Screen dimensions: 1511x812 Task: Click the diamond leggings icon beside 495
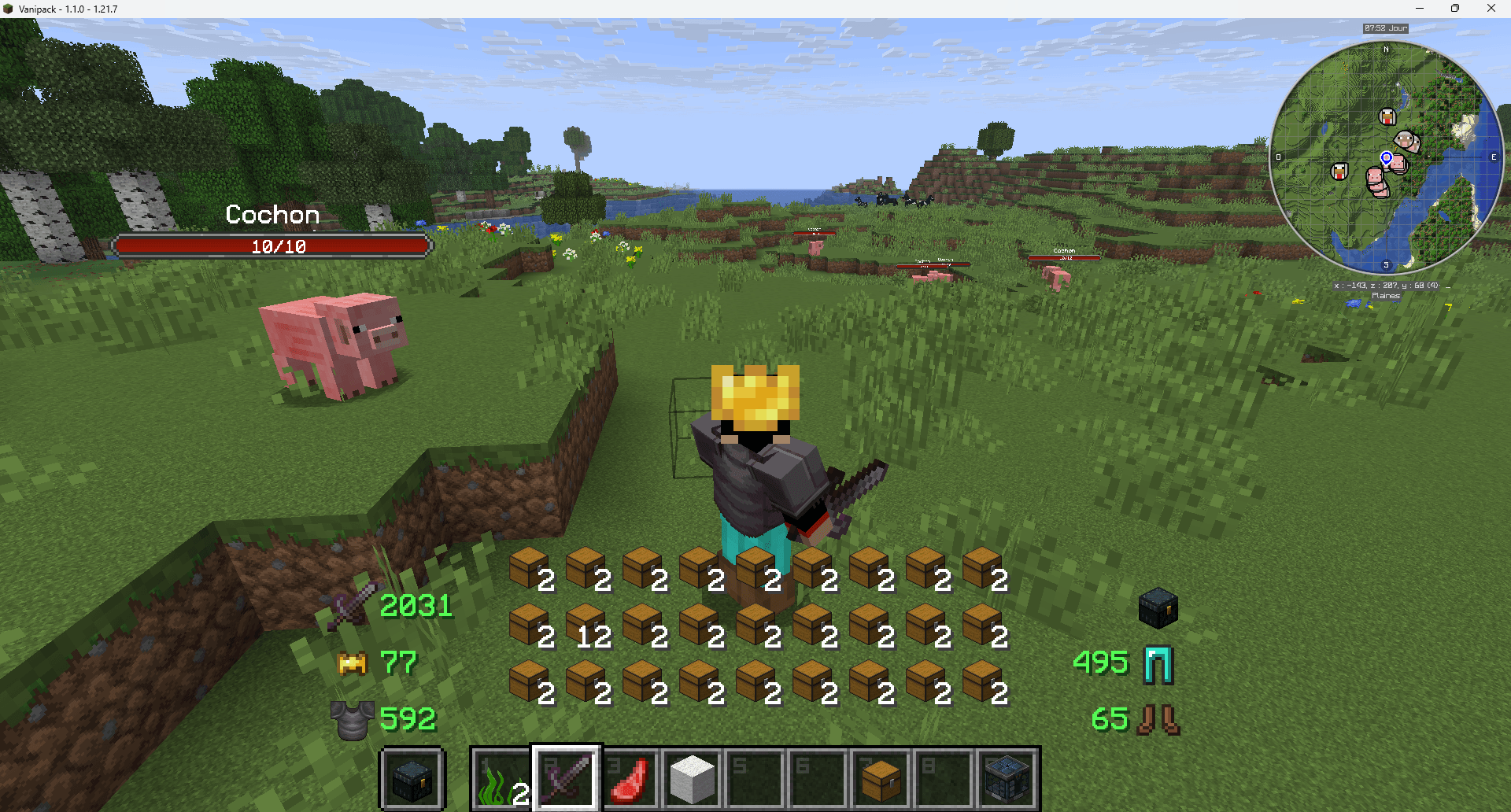(1157, 663)
